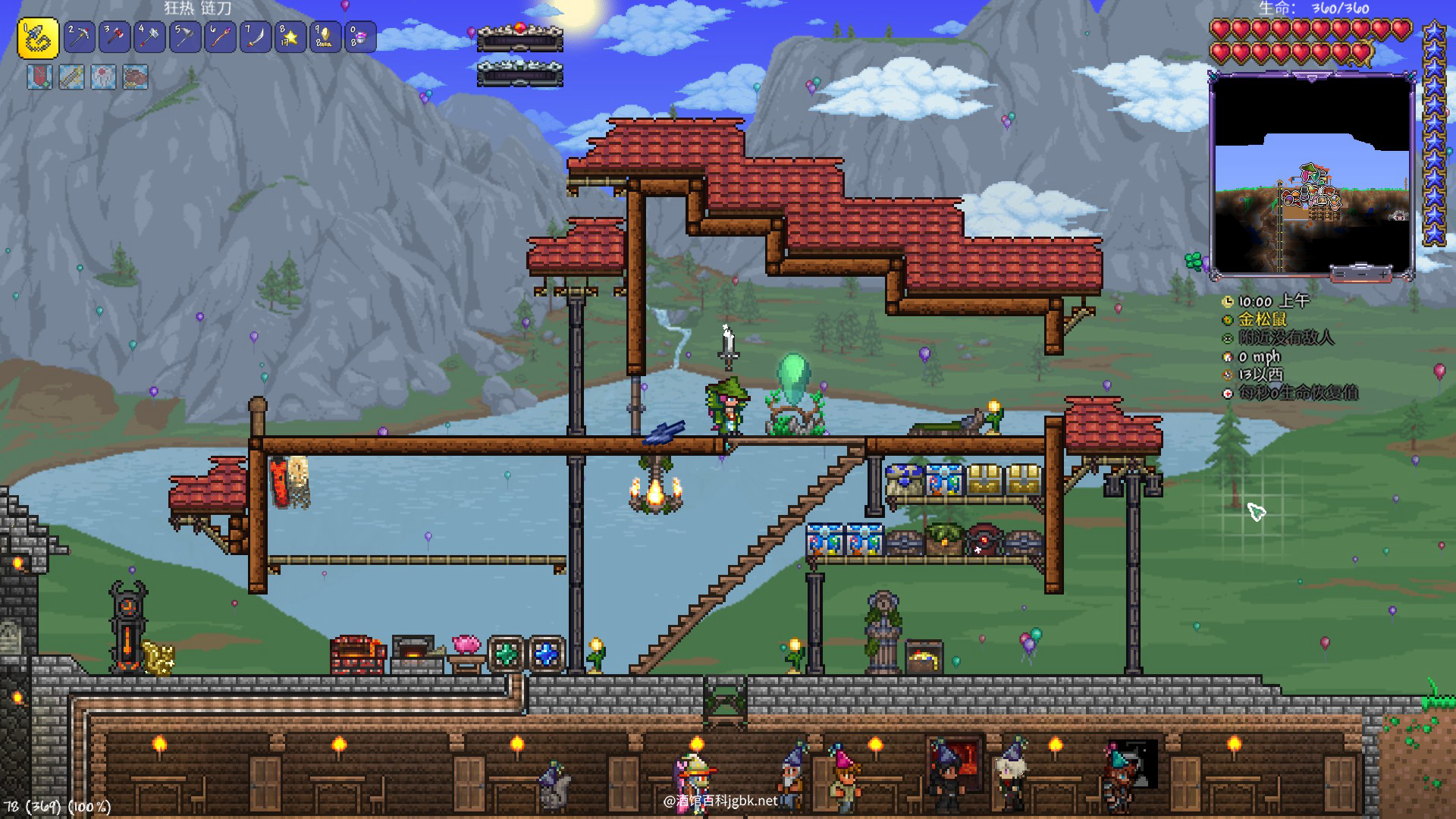The height and width of the screenshot is (819, 1456).
Task: Select the magic staff in hotbar slot 6
Action: click(220, 36)
